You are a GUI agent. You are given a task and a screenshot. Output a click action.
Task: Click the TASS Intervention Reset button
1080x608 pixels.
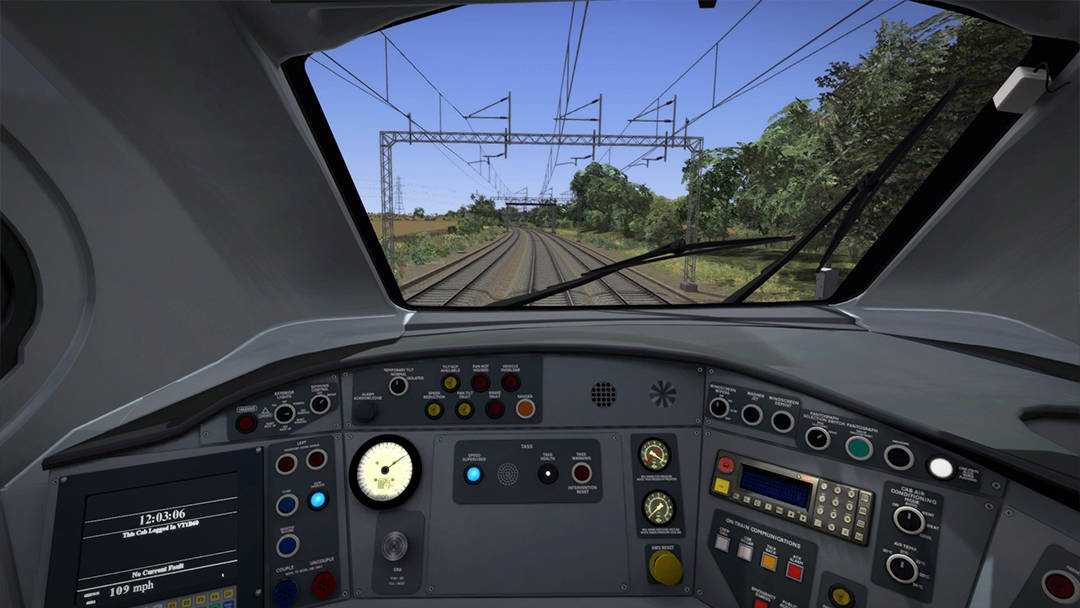coord(581,473)
